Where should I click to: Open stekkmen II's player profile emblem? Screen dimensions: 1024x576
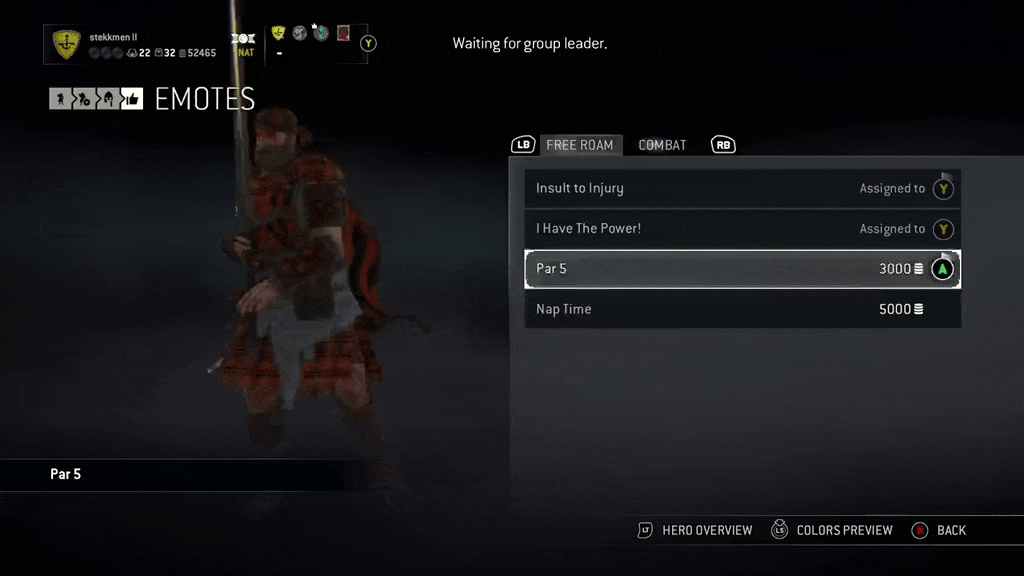66,45
